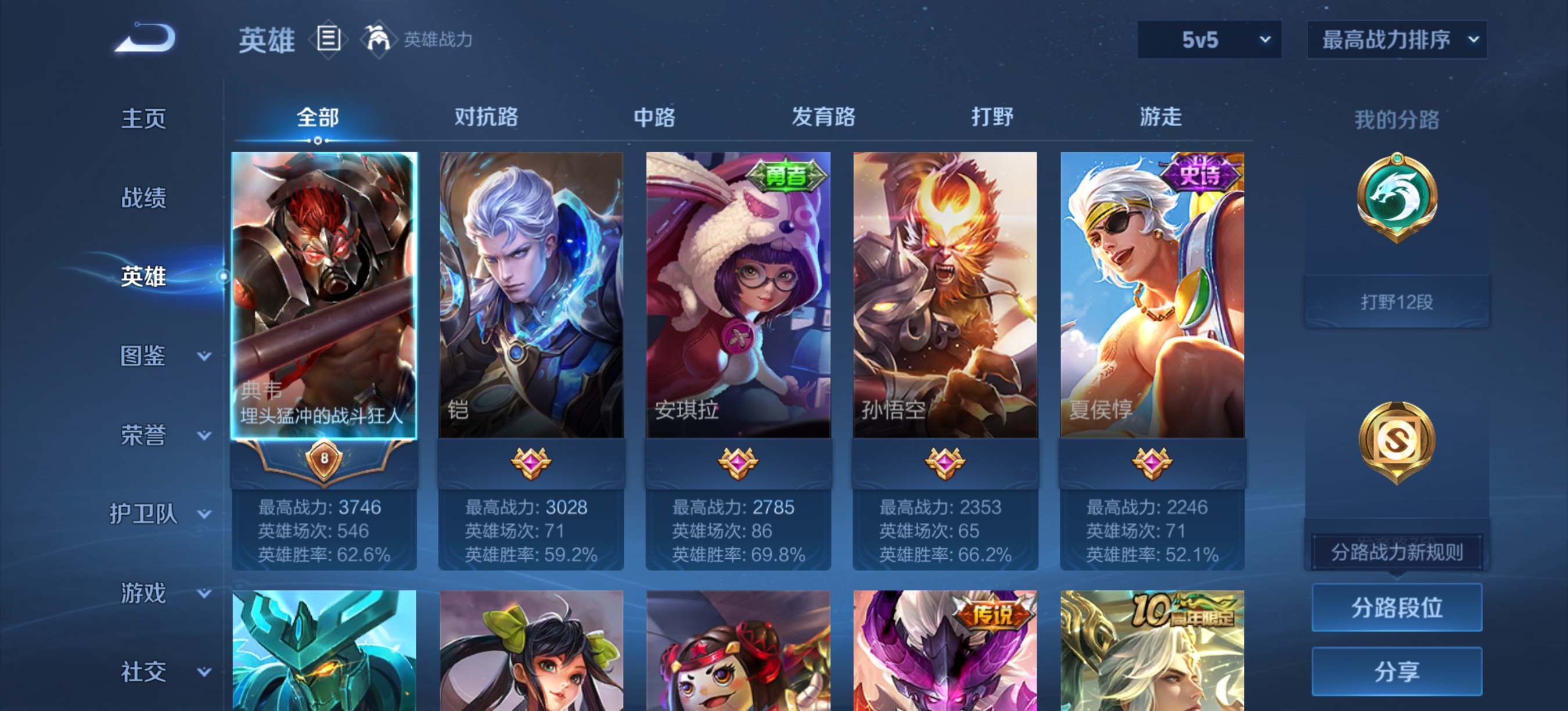The height and width of the screenshot is (711, 1568).
Task: Open the 孙悟空 hero card
Action: coord(945,295)
